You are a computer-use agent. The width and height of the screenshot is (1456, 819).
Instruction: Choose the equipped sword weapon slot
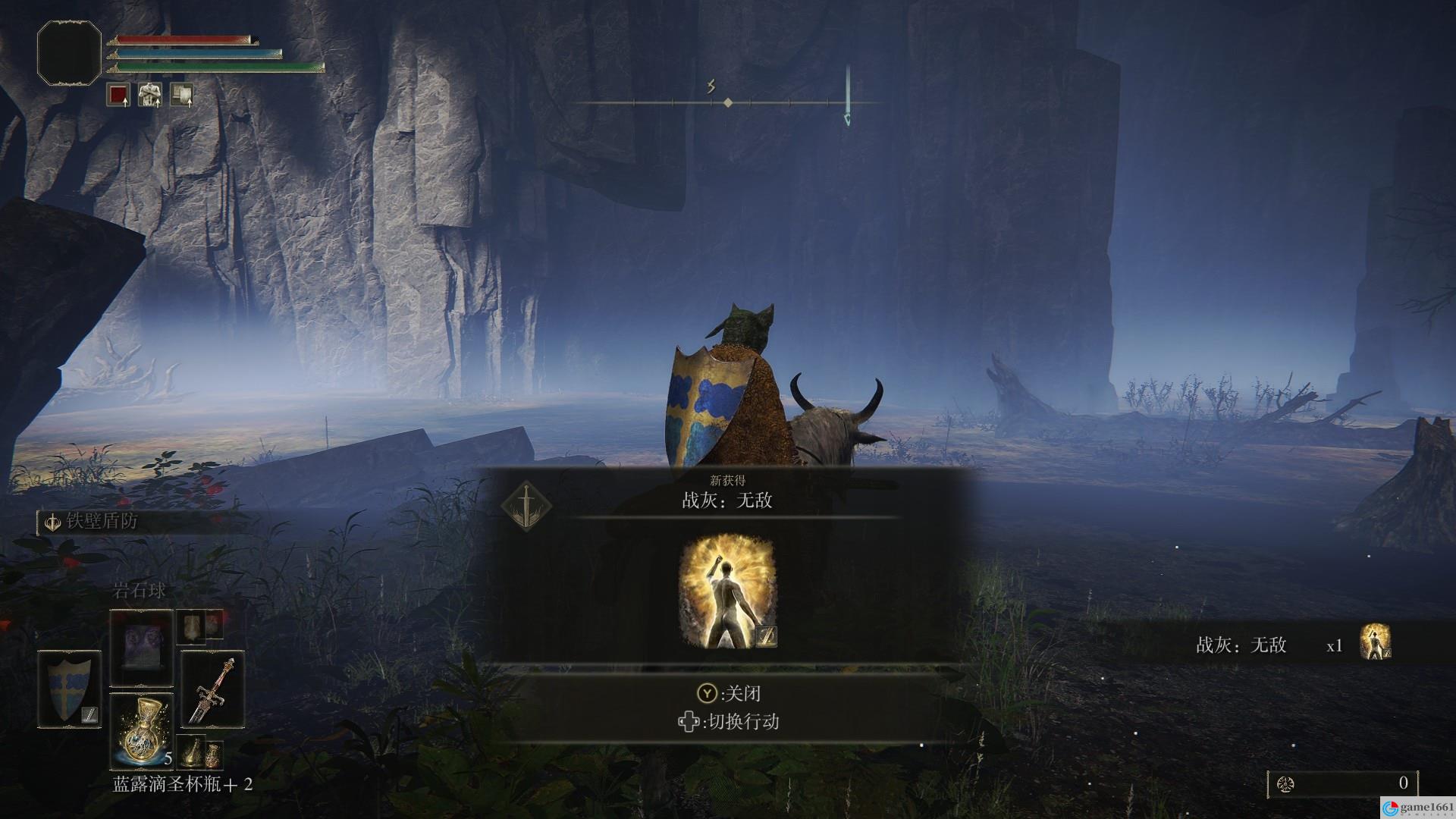pyautogui.click(x=212, y=689)
